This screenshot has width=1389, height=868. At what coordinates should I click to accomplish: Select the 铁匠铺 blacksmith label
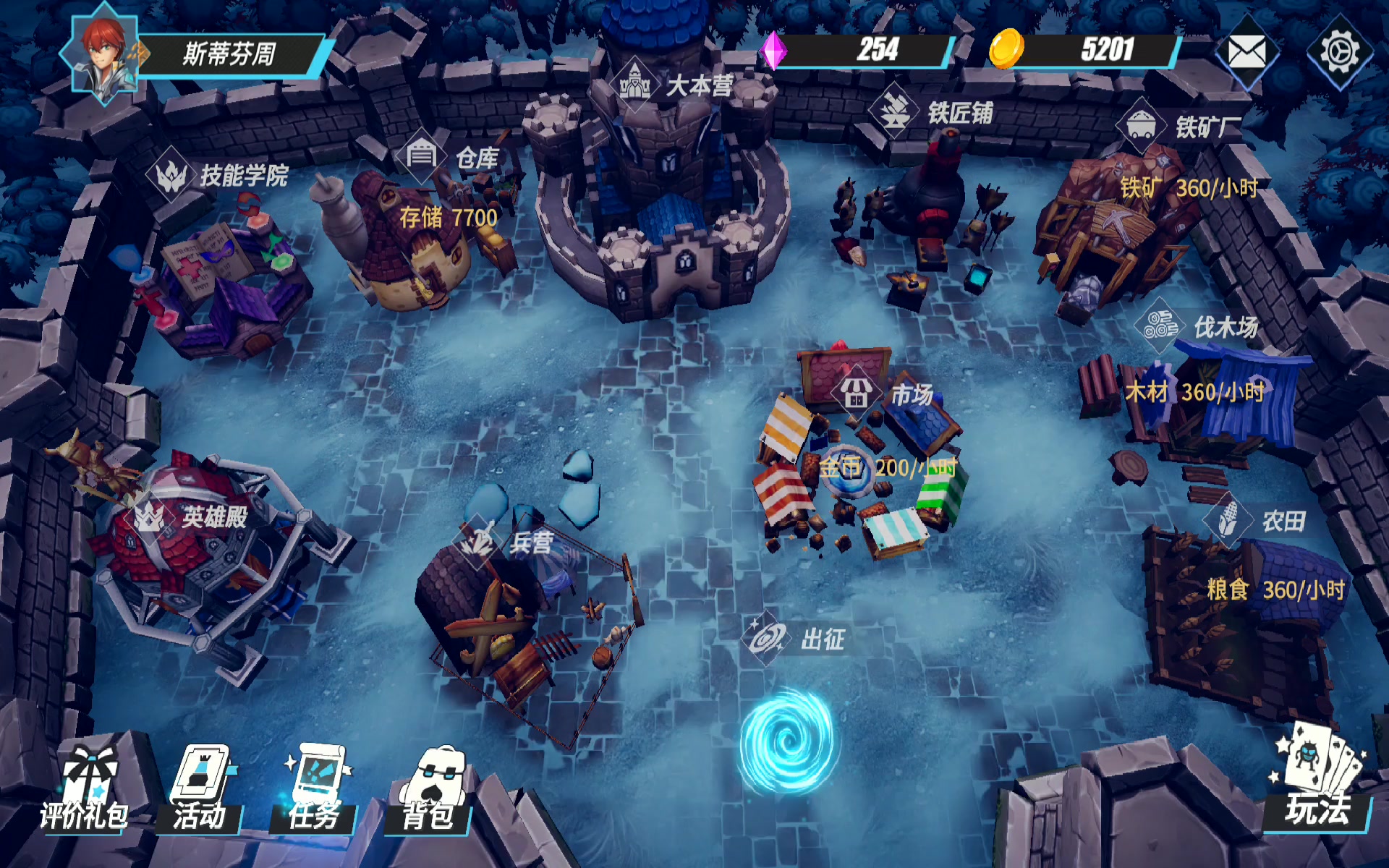pyautogui.click(x=933, y=112)
